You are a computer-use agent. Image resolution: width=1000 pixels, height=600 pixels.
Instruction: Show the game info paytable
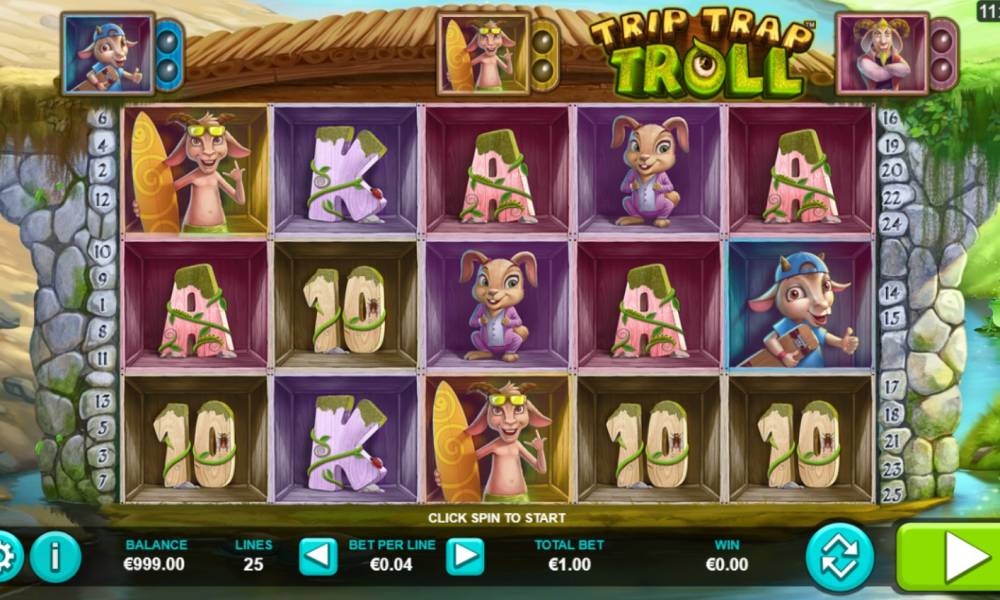tap(55, 557)
